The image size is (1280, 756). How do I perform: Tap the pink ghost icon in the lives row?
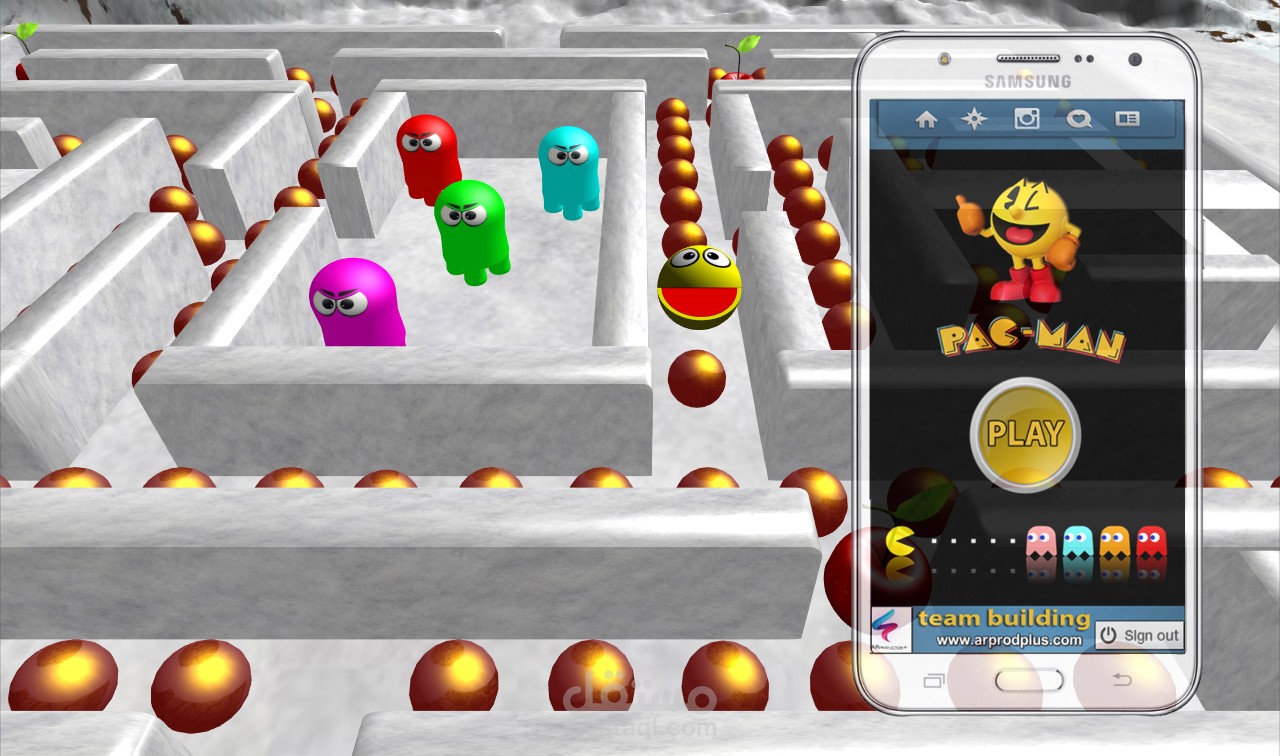pos(1041,542)
